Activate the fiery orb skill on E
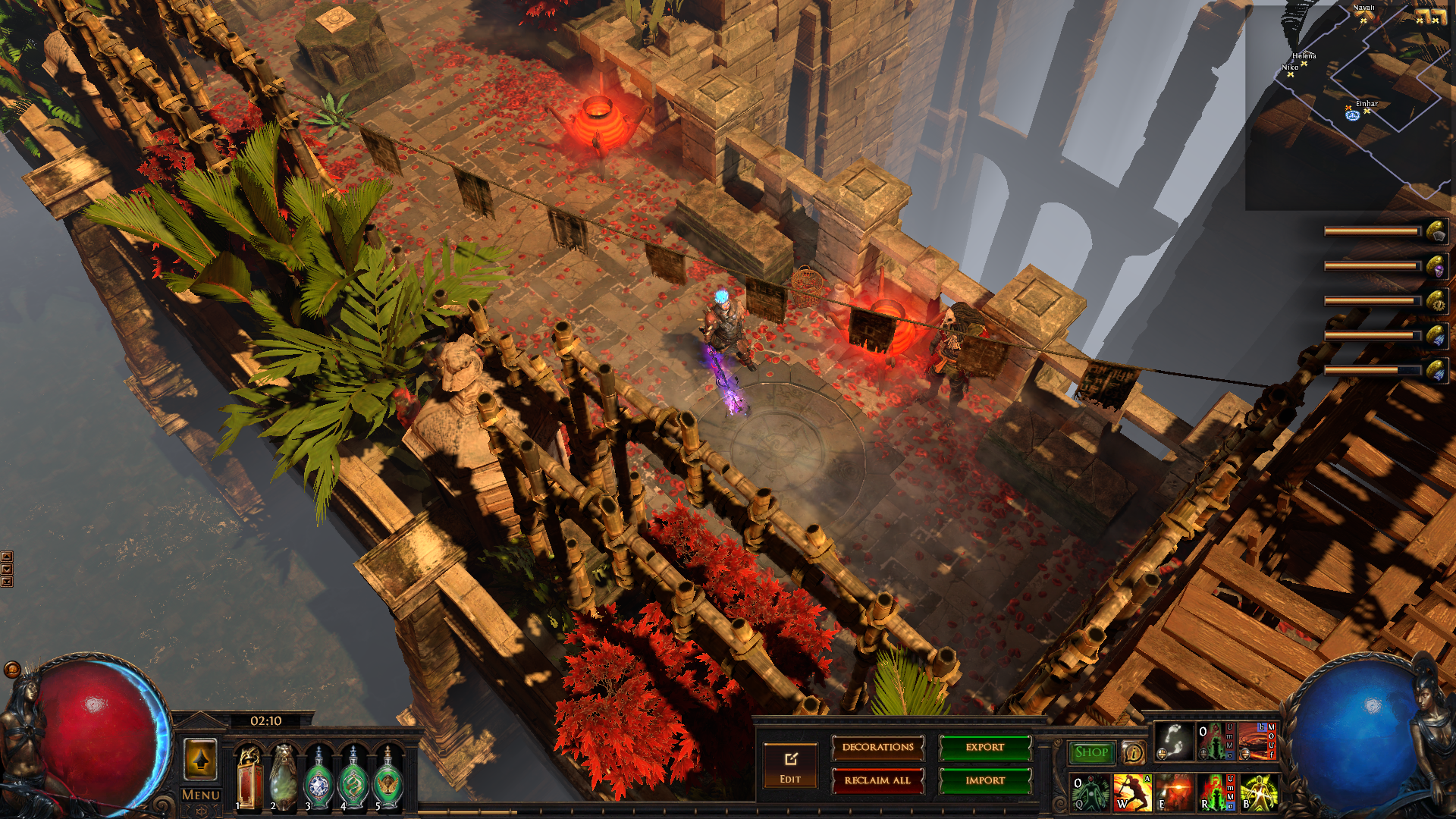This screenshot has height=819, width=1456. [1173, 792]
